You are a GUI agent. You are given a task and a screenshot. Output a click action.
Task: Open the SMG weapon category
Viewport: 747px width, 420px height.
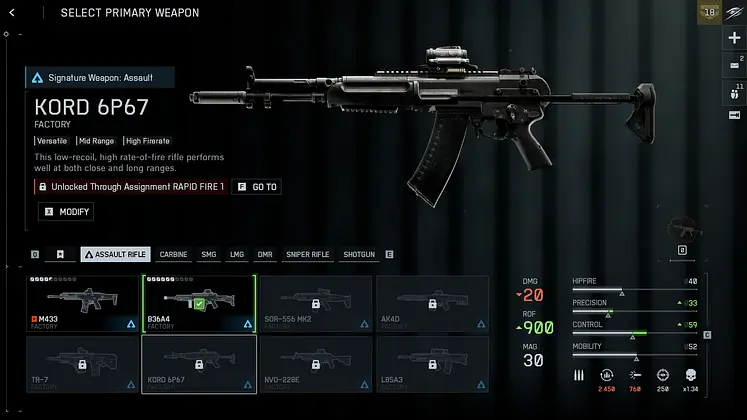[x=208, y=255]
